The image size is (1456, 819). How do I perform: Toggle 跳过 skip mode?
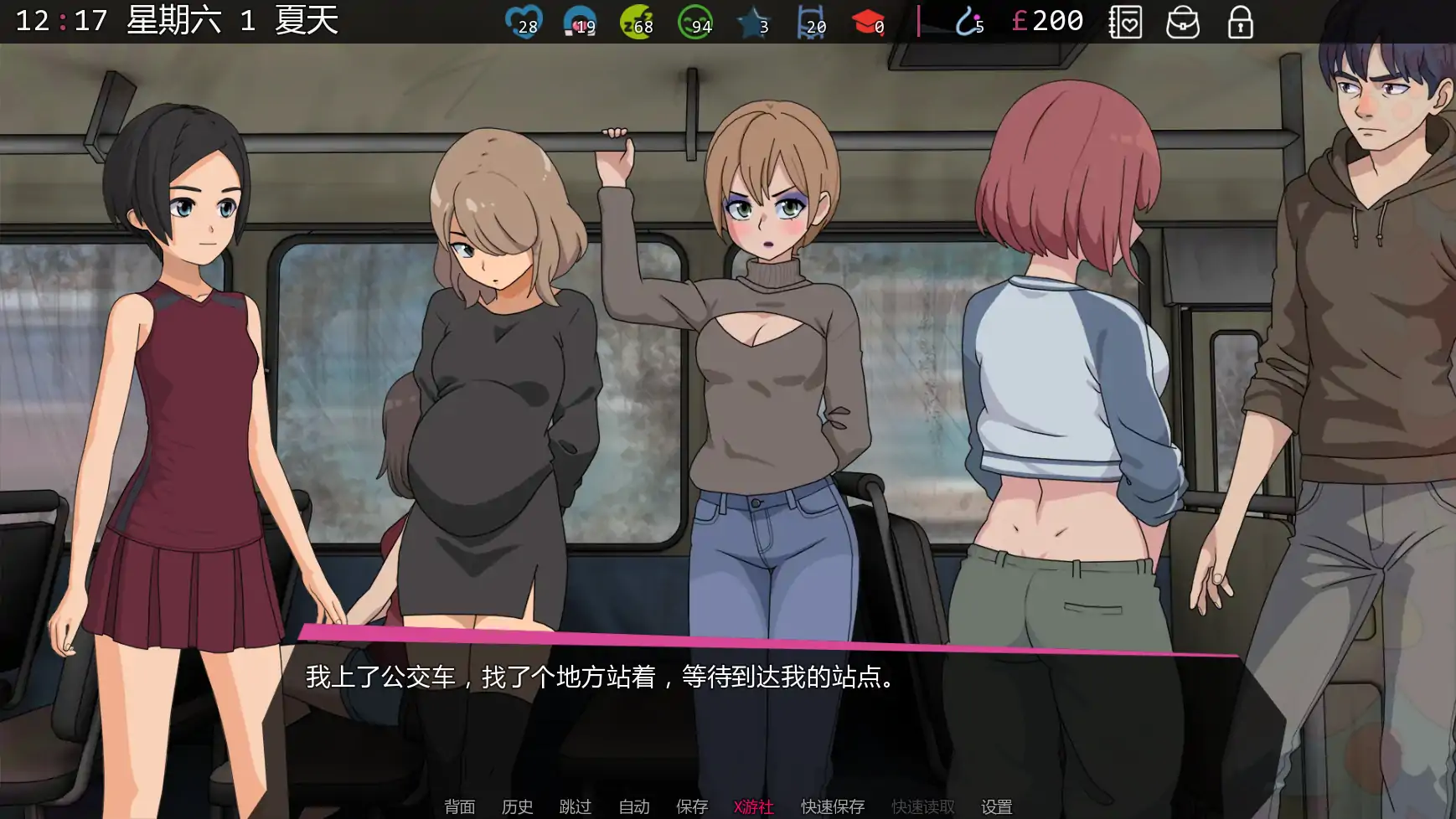pos(573,806)
